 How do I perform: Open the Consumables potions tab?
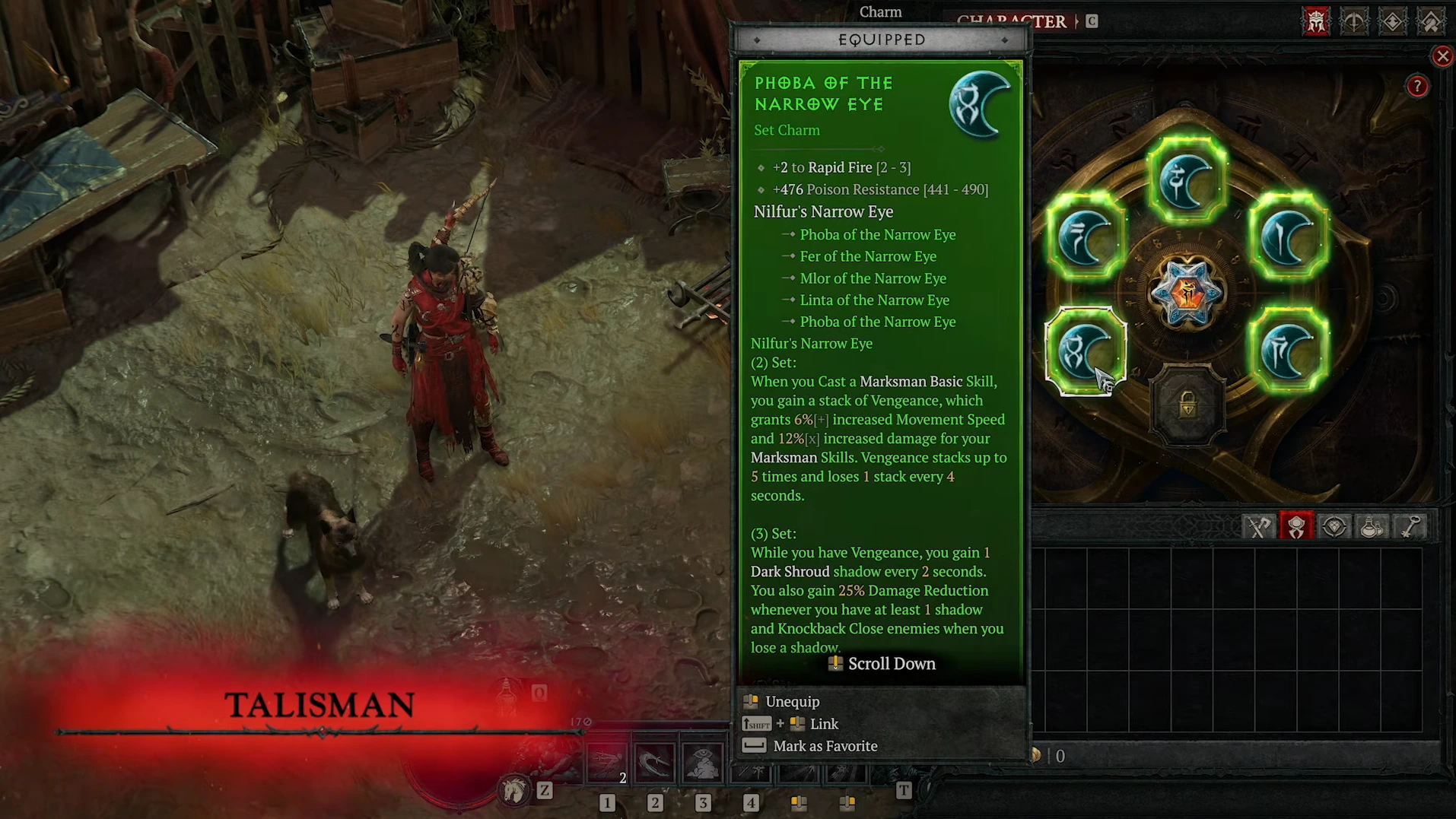1372,525
